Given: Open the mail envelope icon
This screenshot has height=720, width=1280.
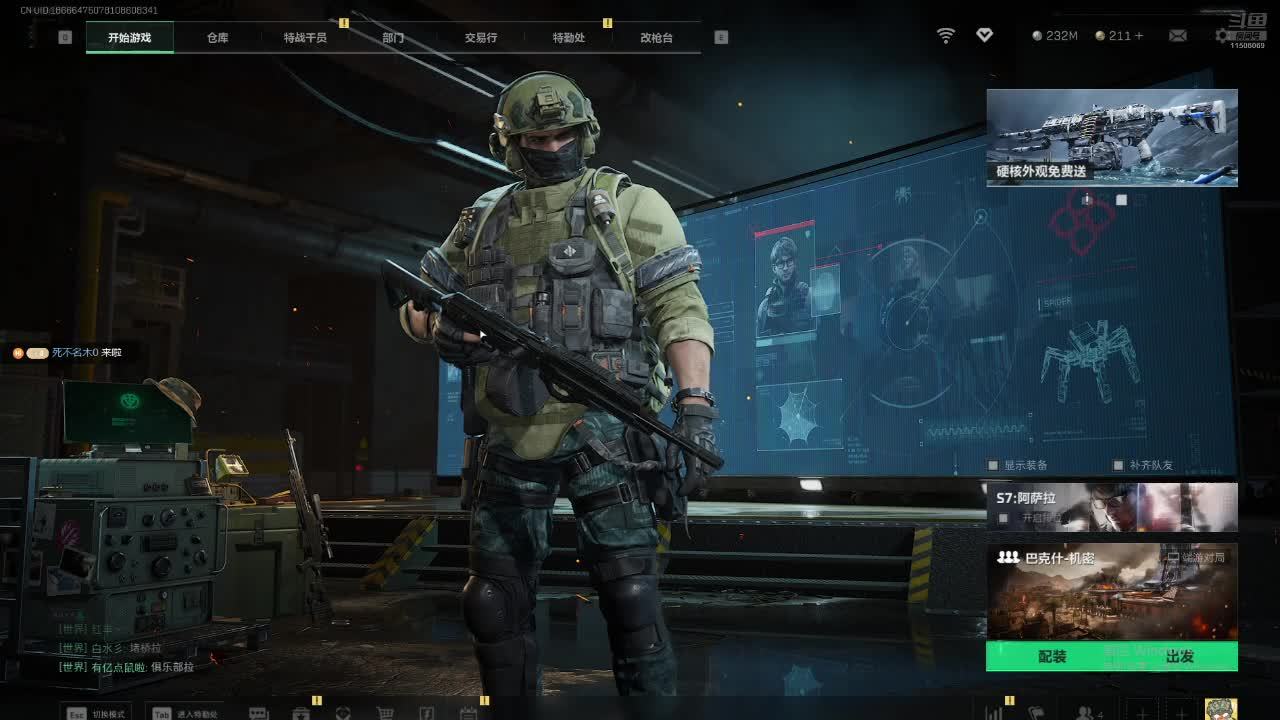Looking at the screenshot, I should point(1178,36).
